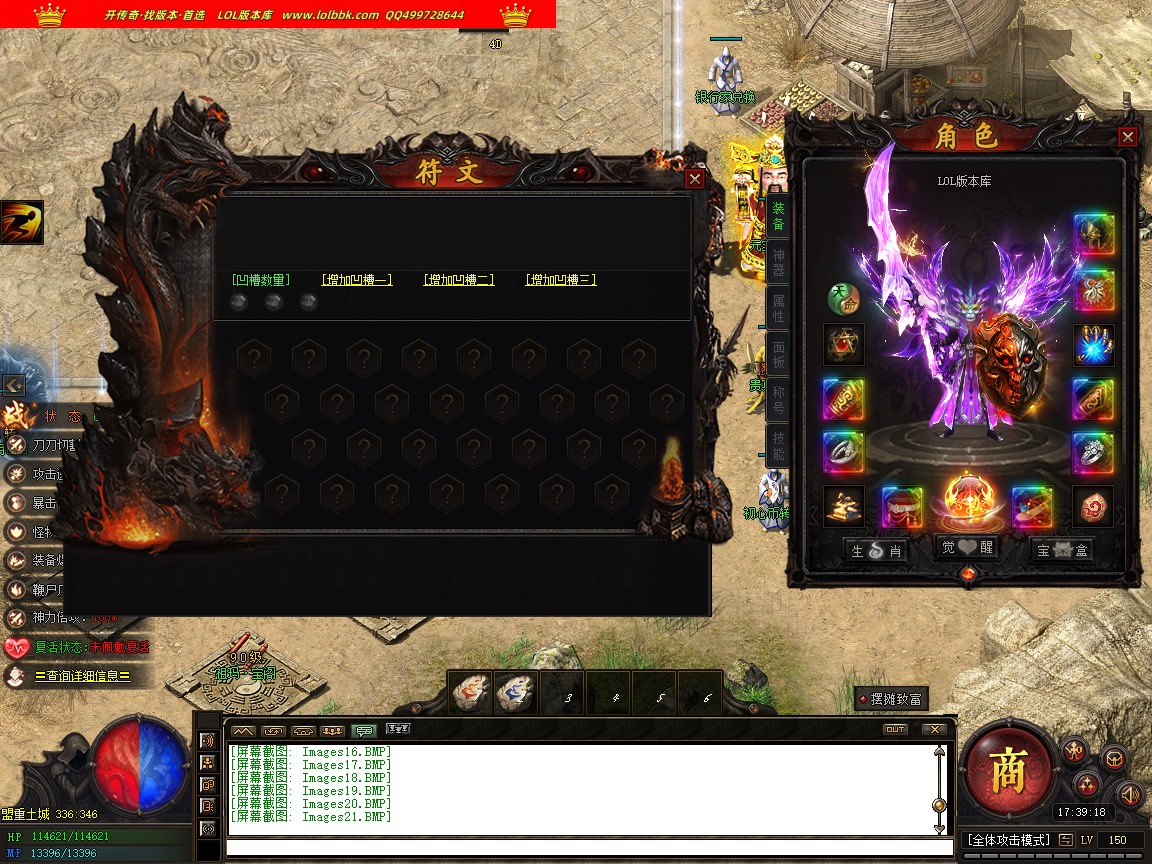
Task: Click the 增加凹槽二 link
Action: (x=459, y=280)
